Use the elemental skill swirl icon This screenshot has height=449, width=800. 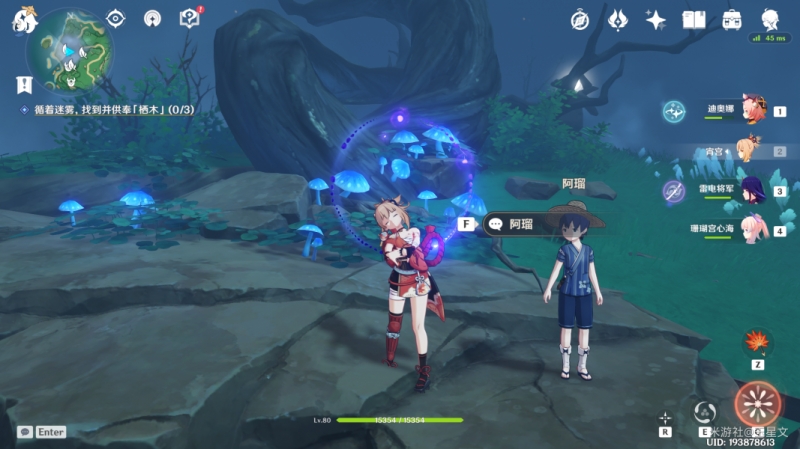point(704,411)
